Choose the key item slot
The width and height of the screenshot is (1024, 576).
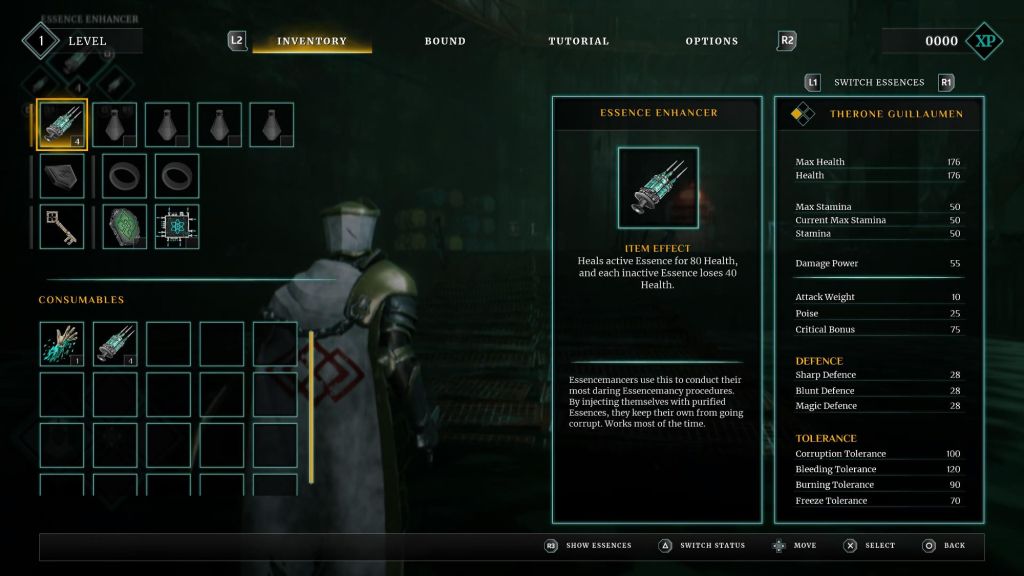pos(62,227)
